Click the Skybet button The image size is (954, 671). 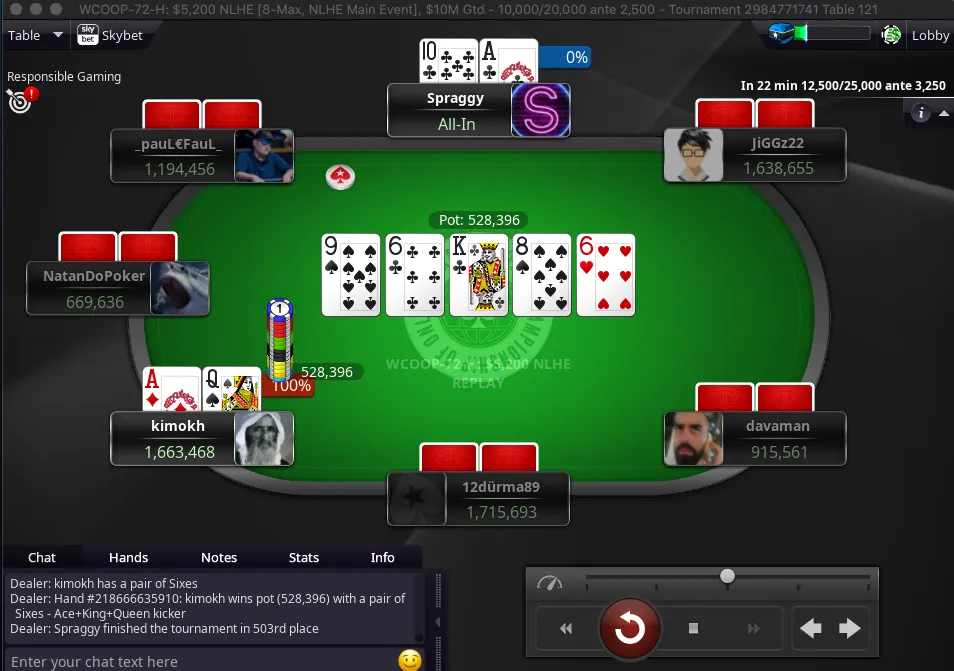point(111,35)
